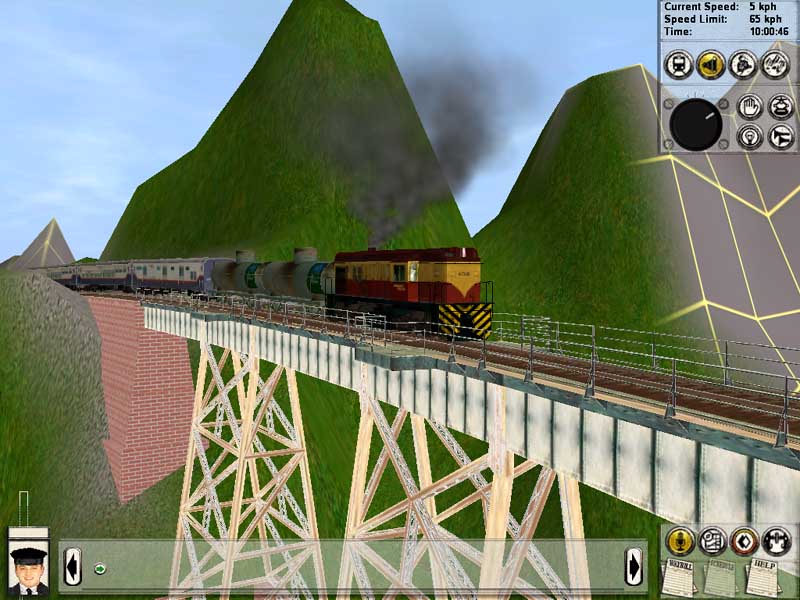Click the red-ringed diamond button
This screenshot has height=600, width=800.
743,541
